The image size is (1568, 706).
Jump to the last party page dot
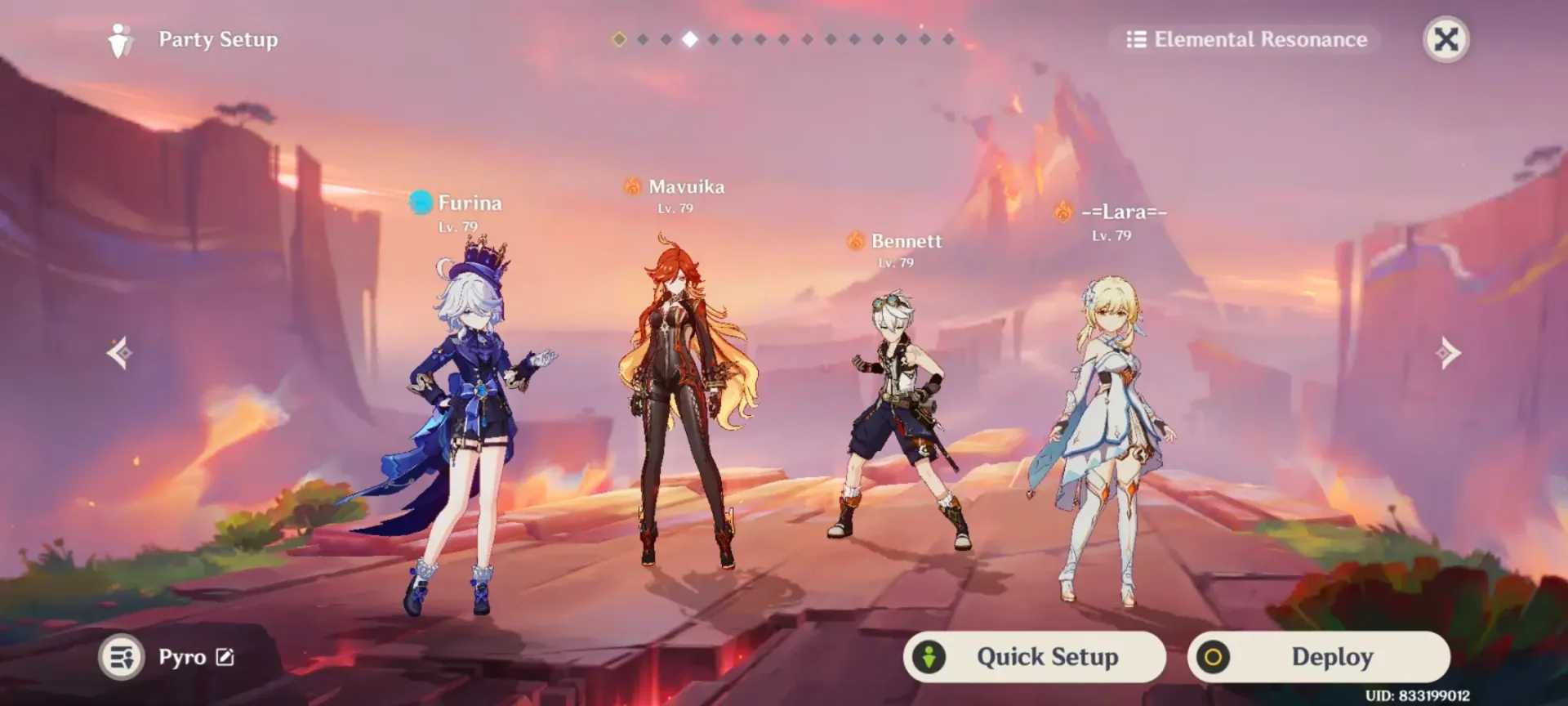(948, 39)
